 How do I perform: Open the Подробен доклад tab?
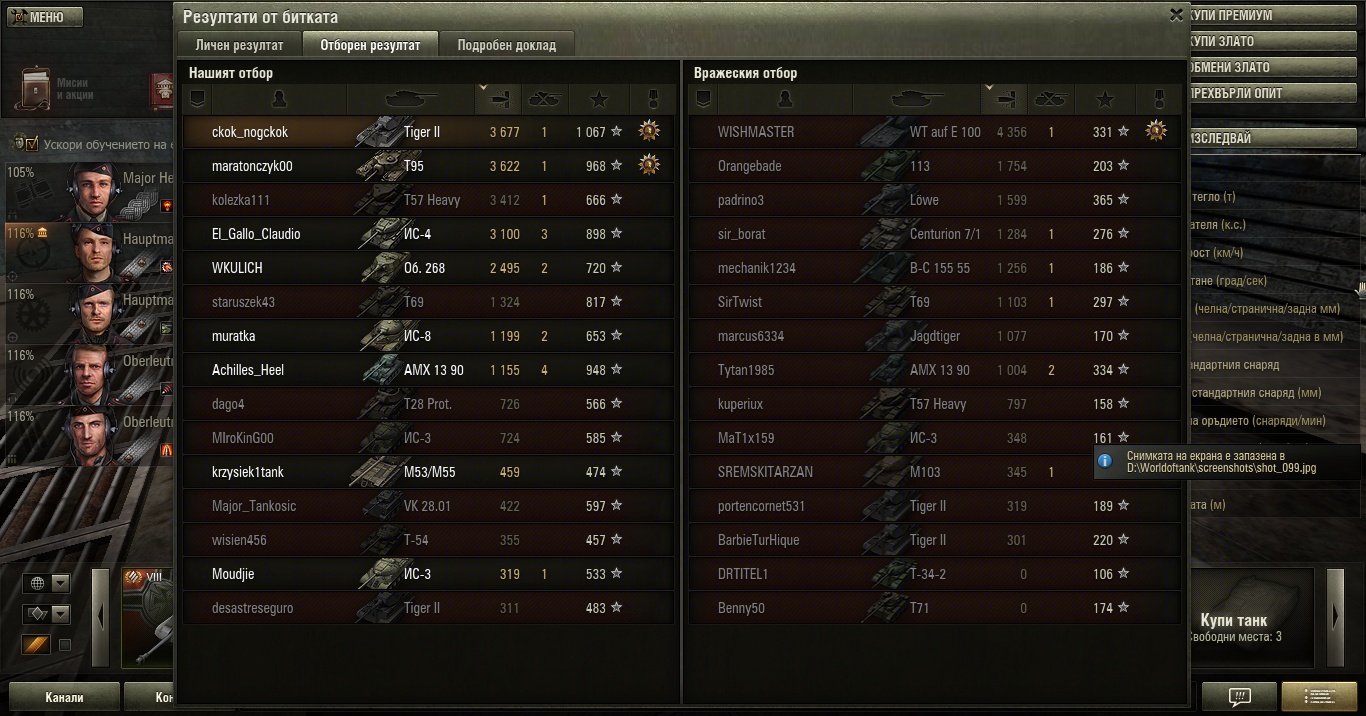(506, 45)
